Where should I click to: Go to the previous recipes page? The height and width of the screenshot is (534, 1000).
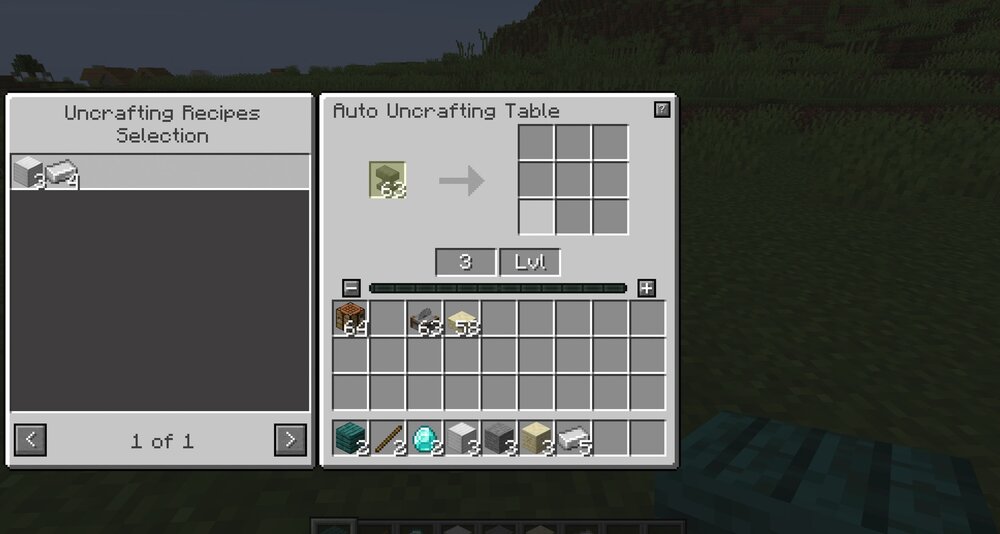pyautogui.click(x=30, y=439)
